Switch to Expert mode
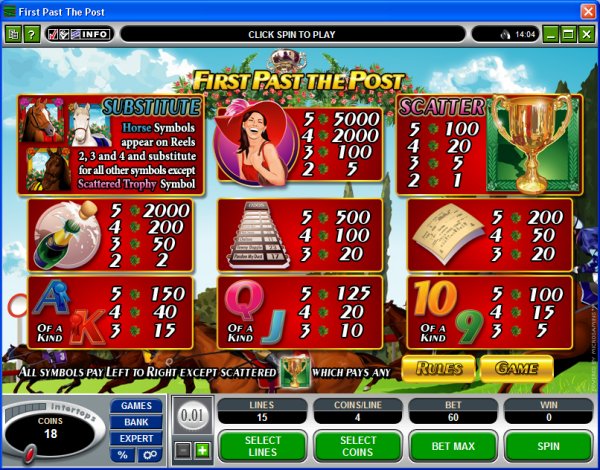 point(136,438)
